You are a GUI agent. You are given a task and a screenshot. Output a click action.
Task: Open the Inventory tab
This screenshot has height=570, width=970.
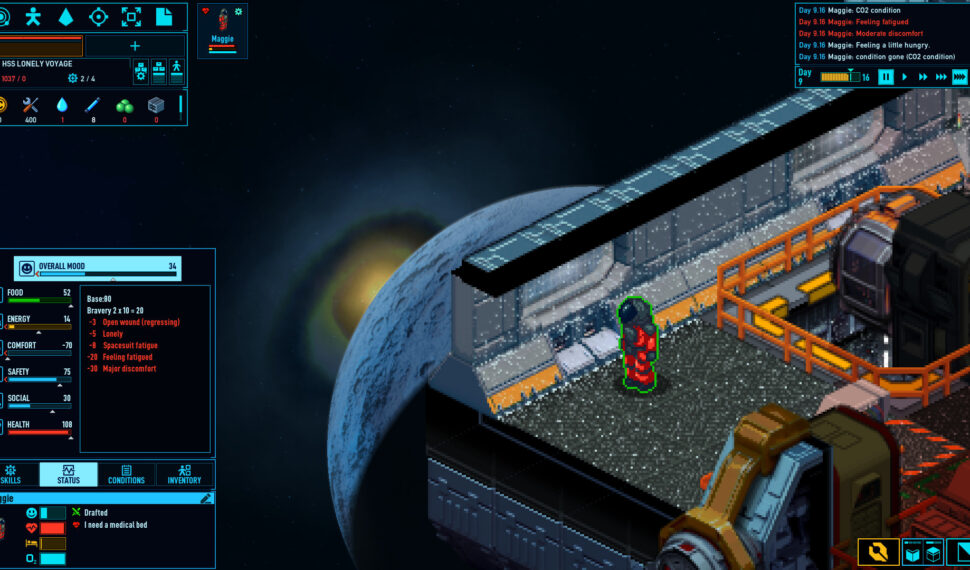point(184,474)
